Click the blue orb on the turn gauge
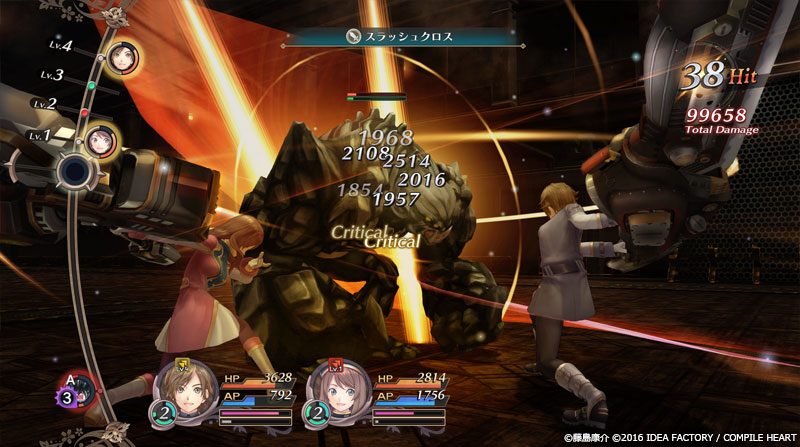The height and width of the screenshot is (447, 800). tap(72, 171)
